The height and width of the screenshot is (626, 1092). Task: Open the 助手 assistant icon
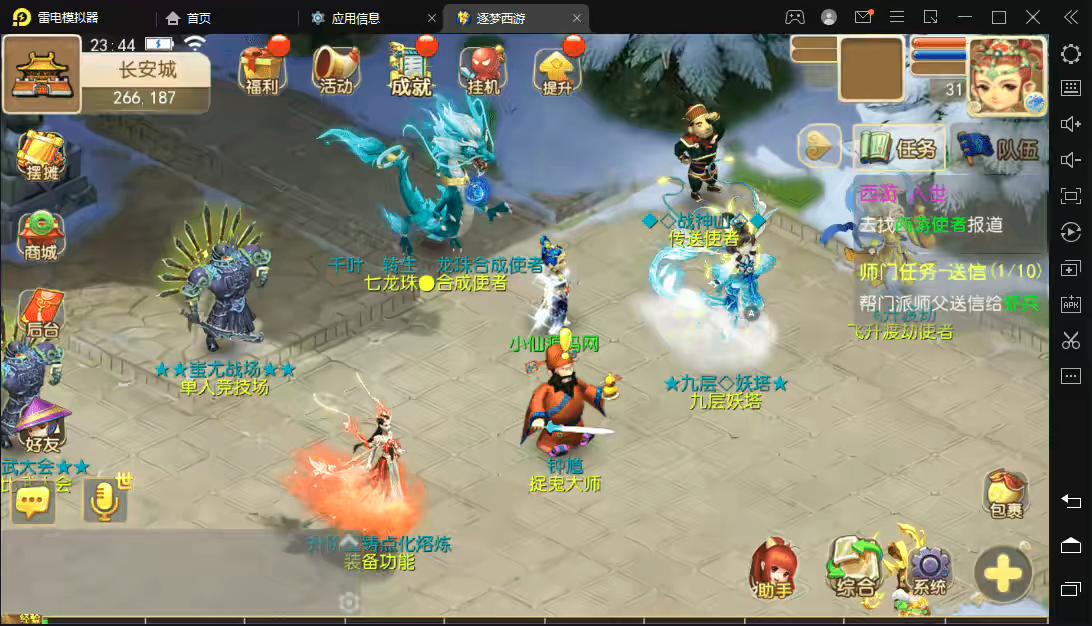coord(774,570)
